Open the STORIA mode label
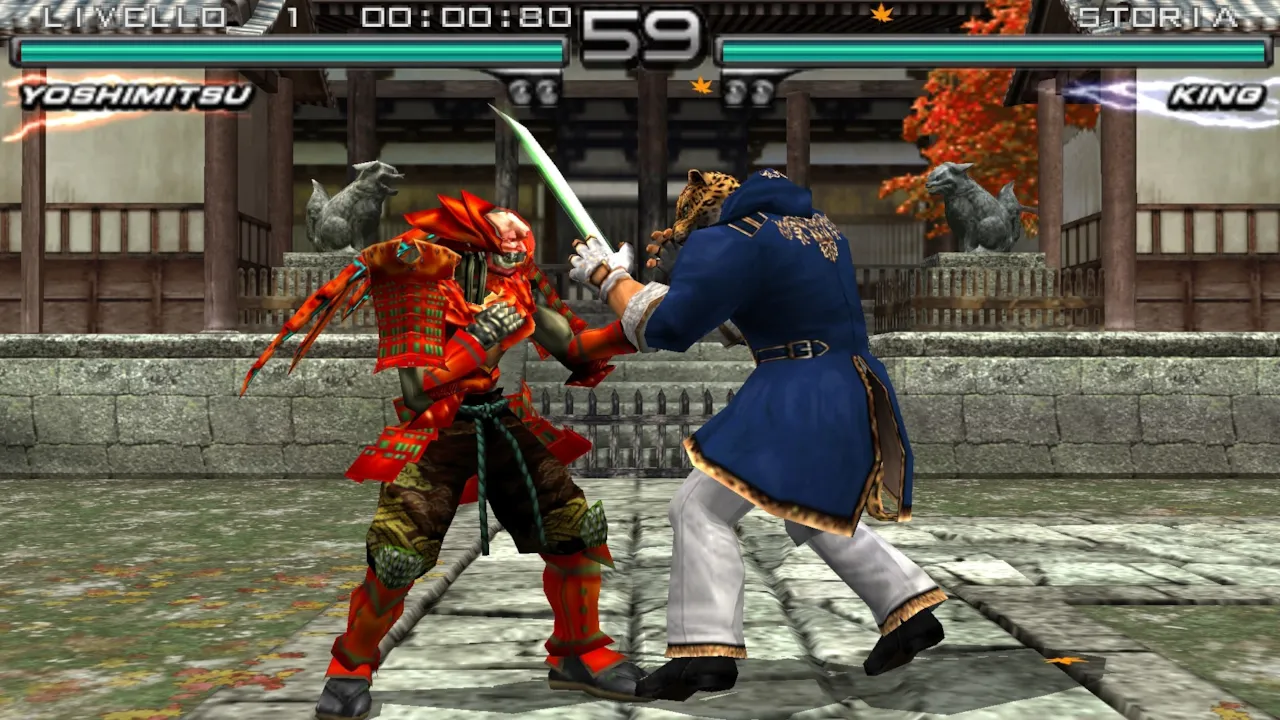1280x720 pixels. click(x=1160, y=15)
